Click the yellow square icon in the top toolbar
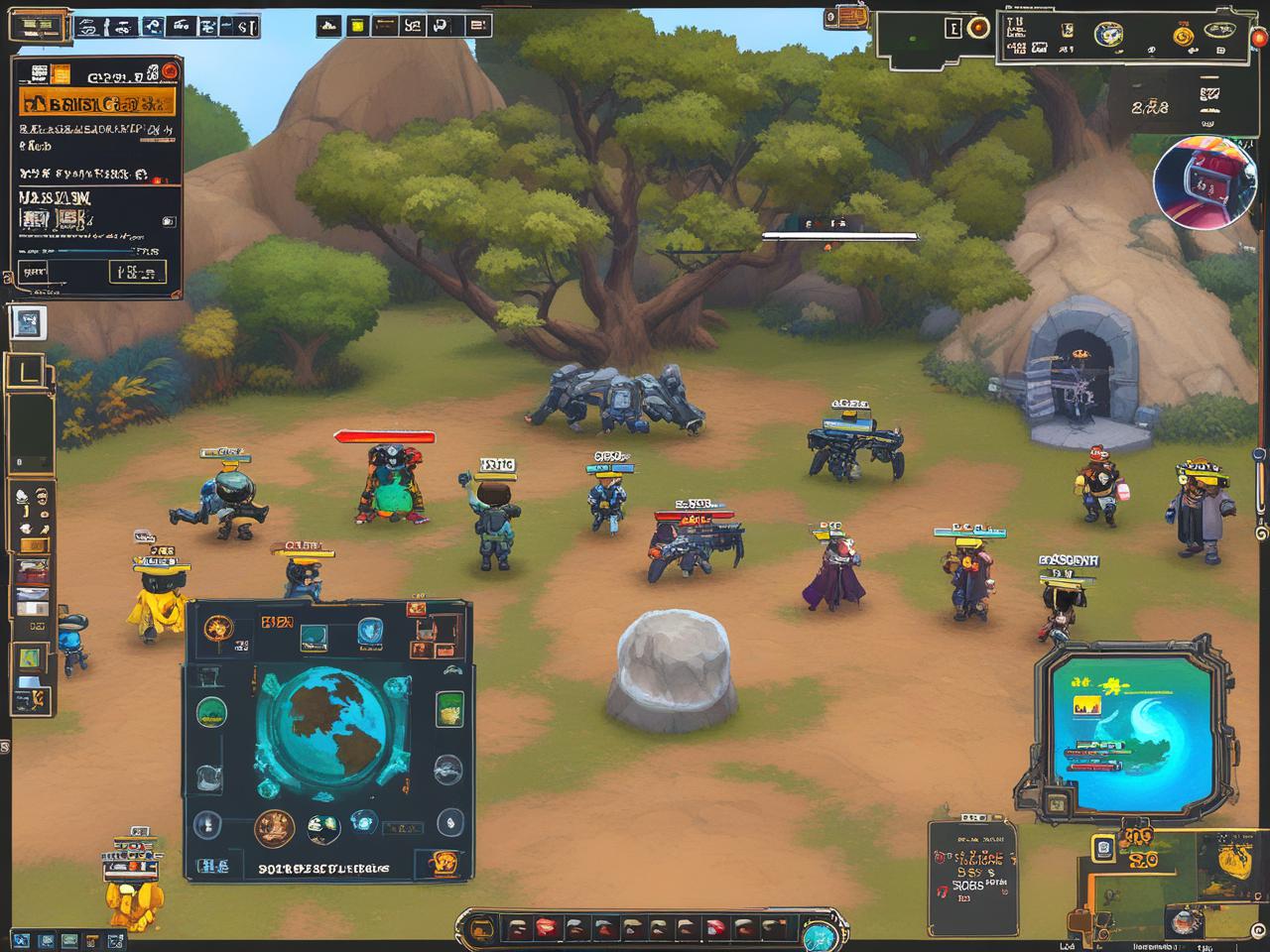 pos(358,27)
